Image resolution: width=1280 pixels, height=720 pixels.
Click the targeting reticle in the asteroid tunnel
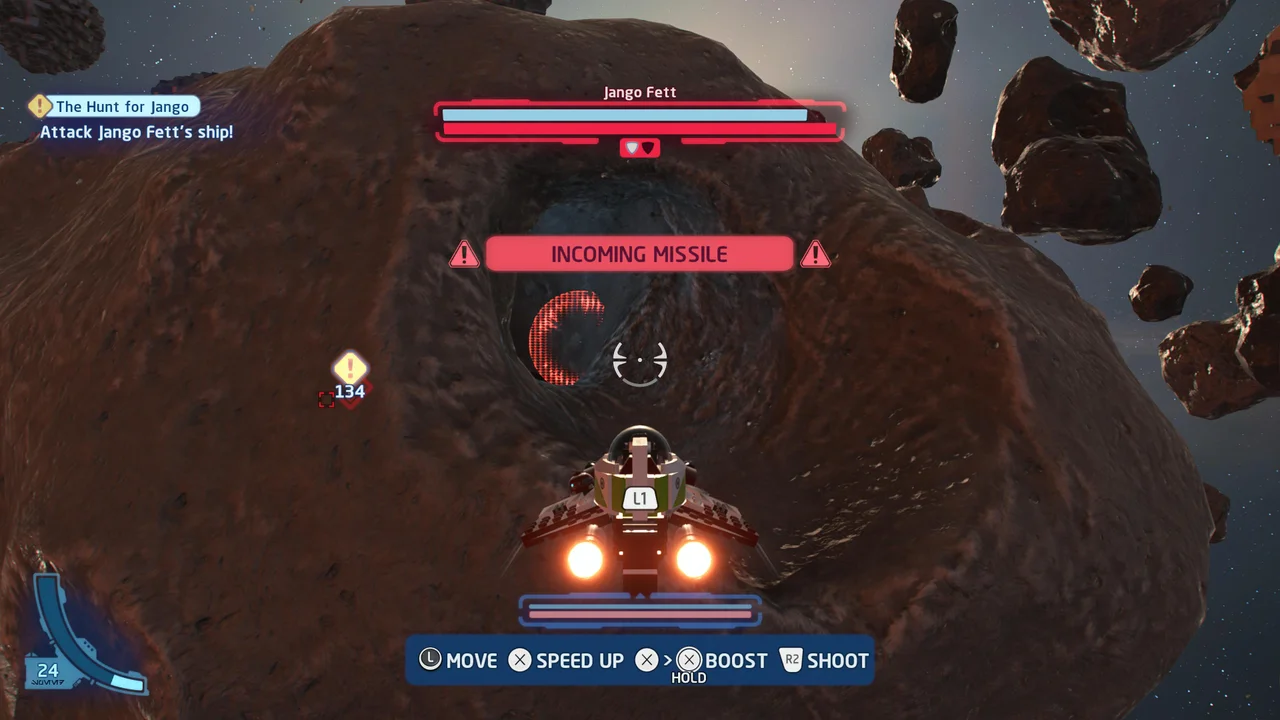[640, 361]
